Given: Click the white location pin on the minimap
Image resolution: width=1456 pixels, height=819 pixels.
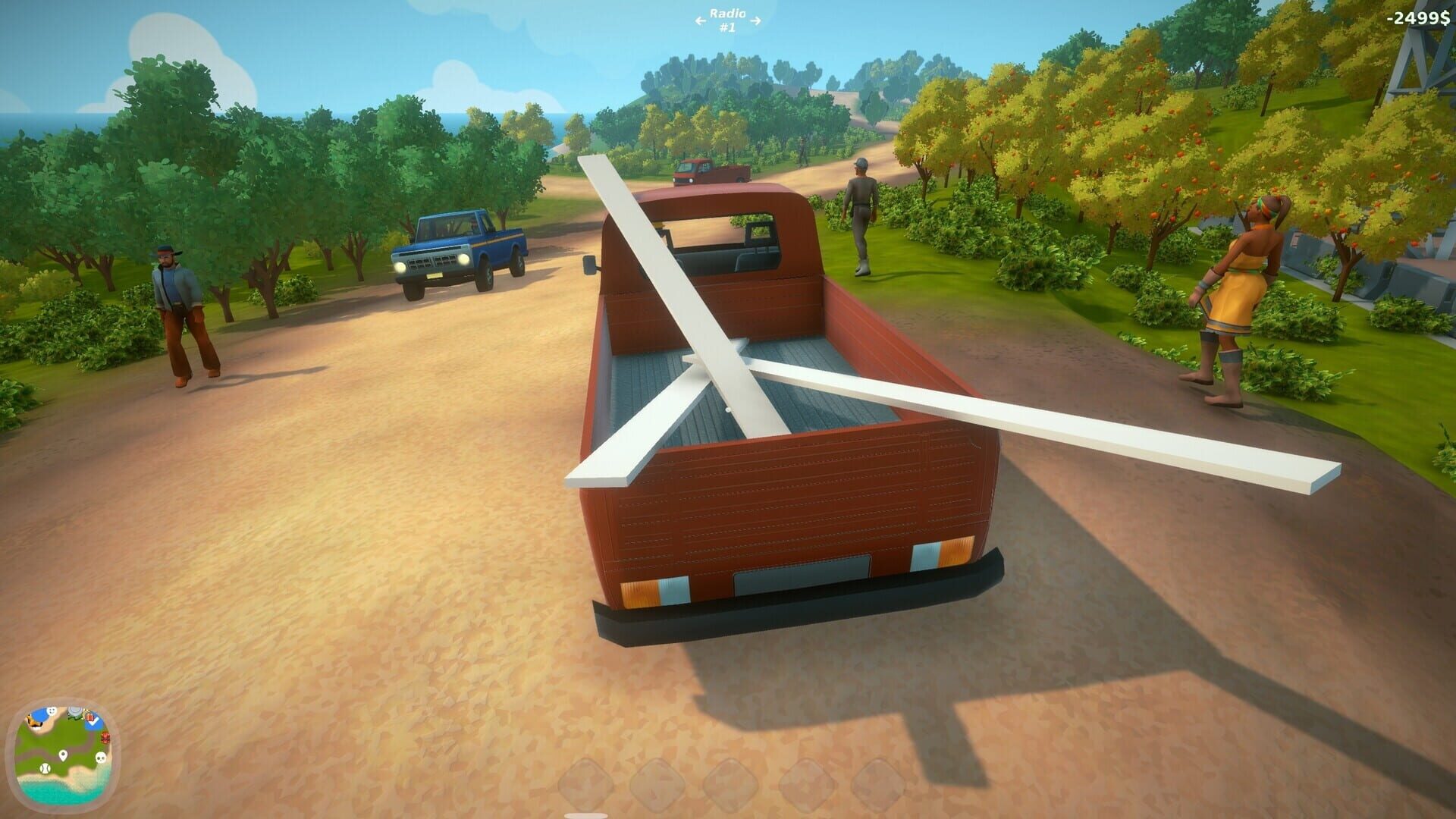Looking at the screenshot, I should pos(64,756).
